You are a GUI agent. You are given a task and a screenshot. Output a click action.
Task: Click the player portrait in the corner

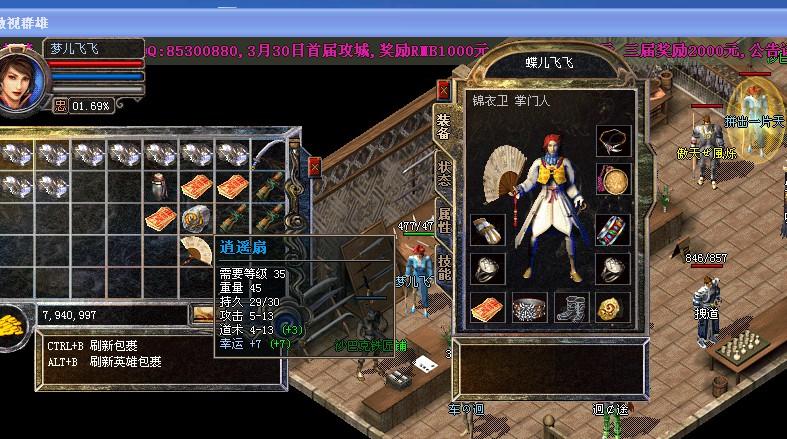coord(20,75)
